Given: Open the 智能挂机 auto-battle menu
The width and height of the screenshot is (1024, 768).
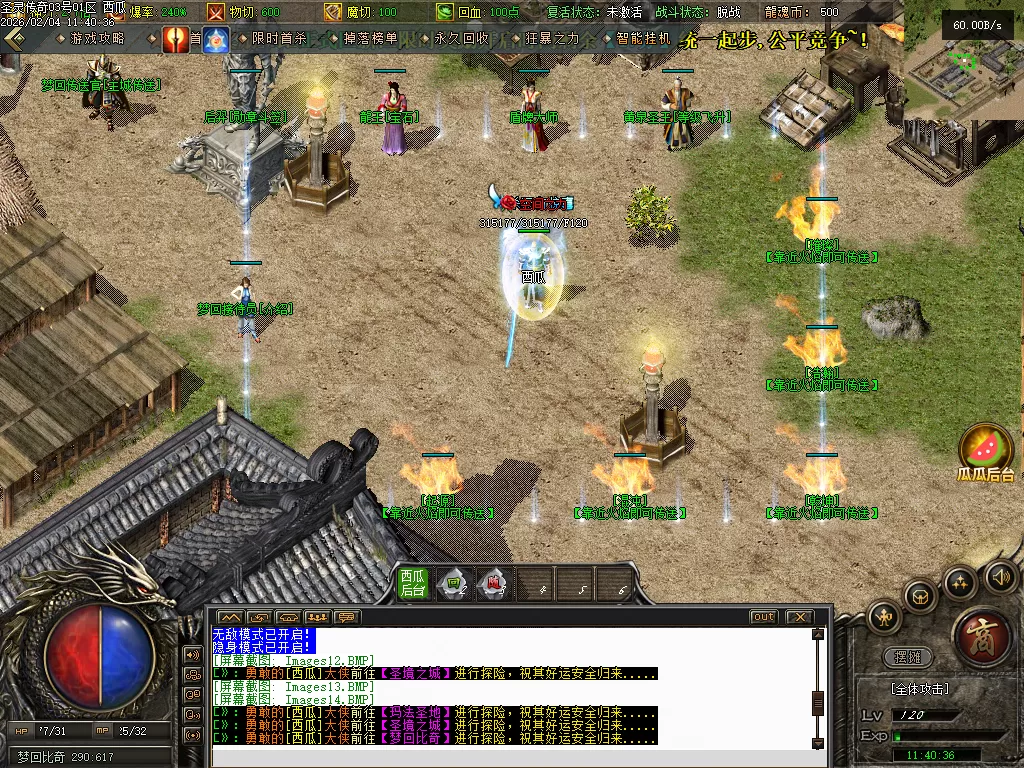Looking at the screenshot, I should tap(642, 39).
